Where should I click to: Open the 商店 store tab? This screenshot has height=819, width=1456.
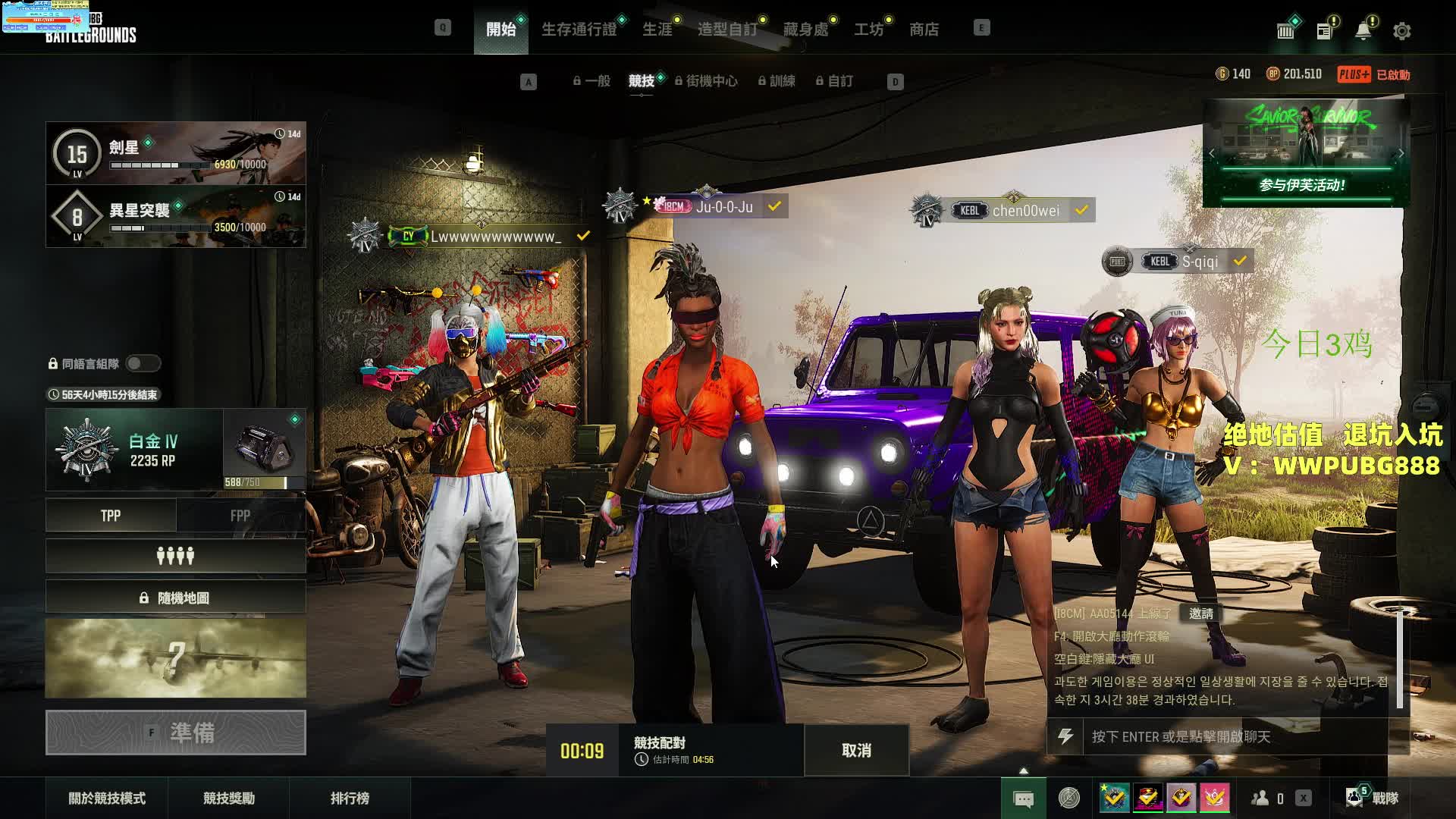[924, 30]
